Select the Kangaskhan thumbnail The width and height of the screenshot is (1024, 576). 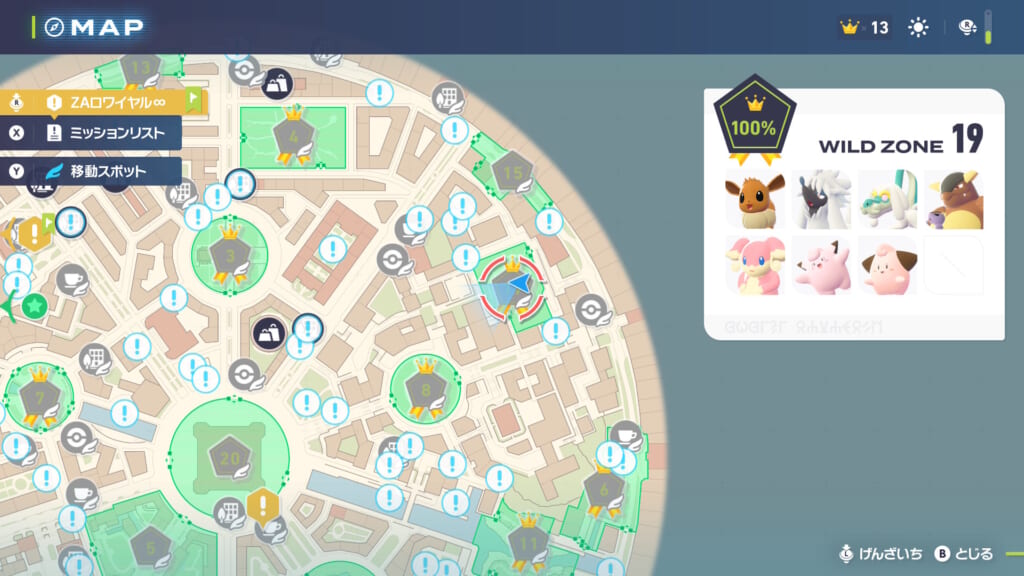pos(953,200)
